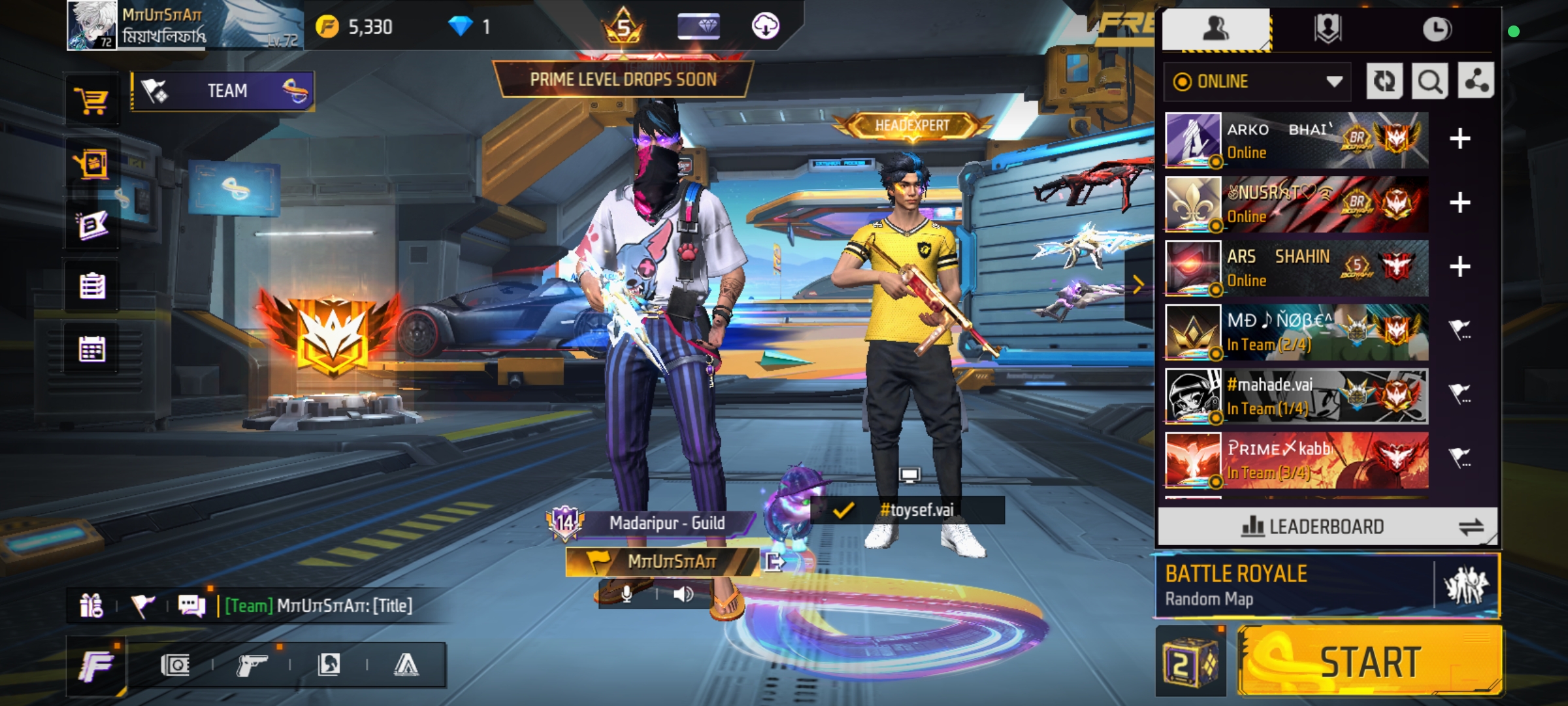
Task: Refresh the friends list
Action: tap(1384, 82)
